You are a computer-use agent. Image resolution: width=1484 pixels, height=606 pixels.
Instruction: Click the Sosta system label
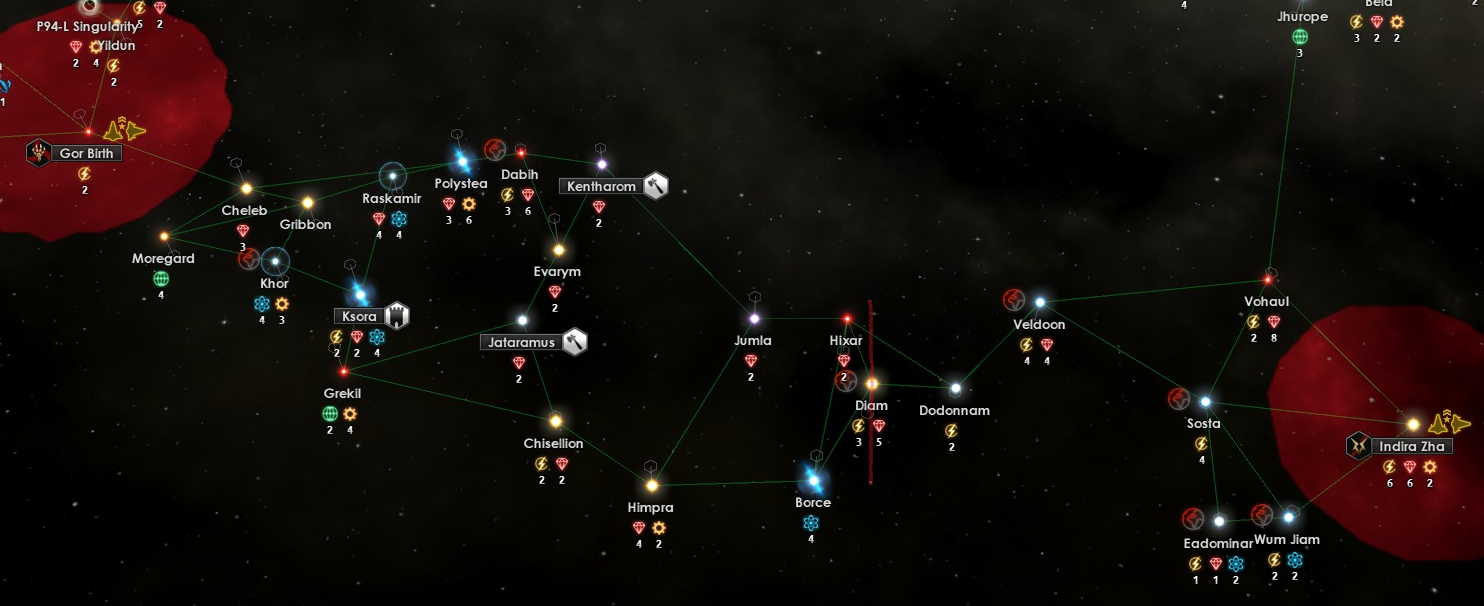tap(1203, 423)
